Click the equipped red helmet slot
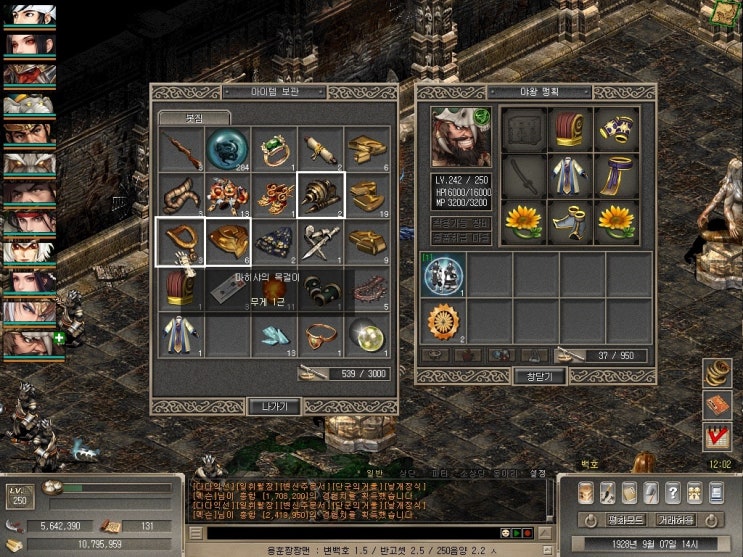The width and height of the screenshot is (743, 557). (570, 130)
